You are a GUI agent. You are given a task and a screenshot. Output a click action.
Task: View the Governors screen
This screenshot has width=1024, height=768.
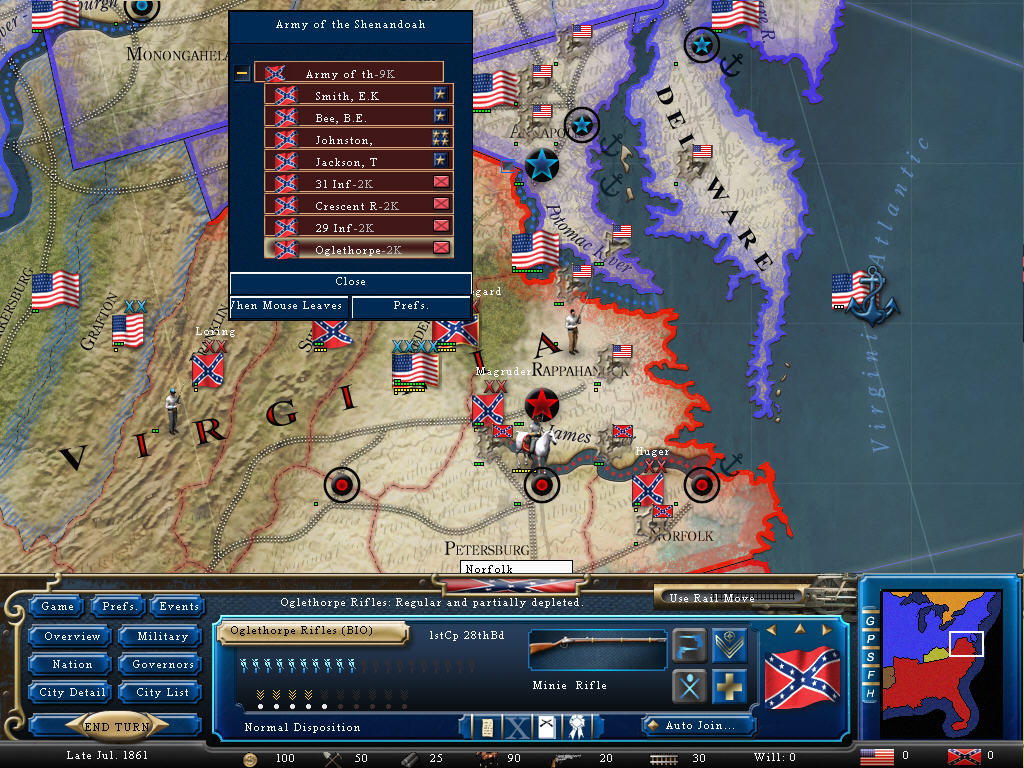tap(161, 664)
